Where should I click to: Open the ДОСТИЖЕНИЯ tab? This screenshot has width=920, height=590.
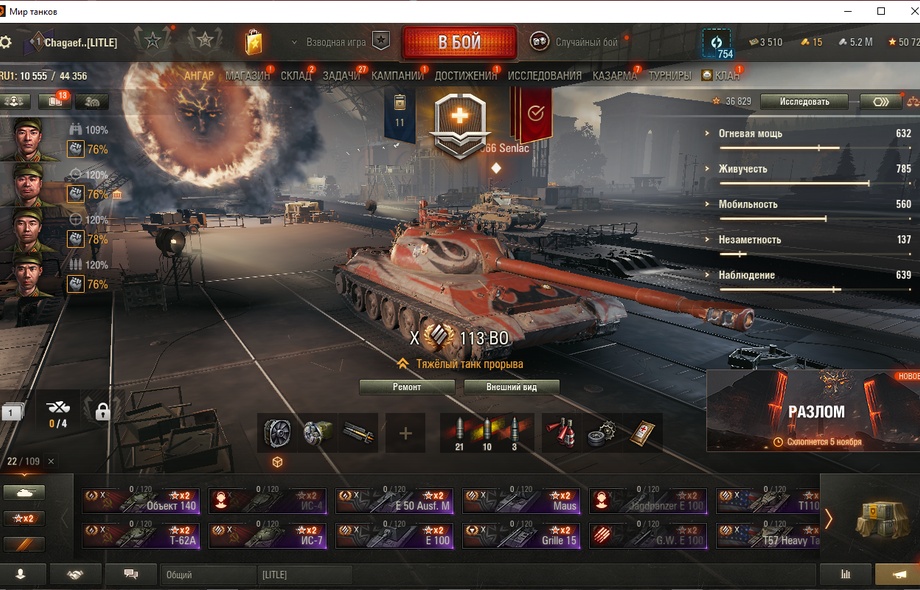[x=465, y=75]
